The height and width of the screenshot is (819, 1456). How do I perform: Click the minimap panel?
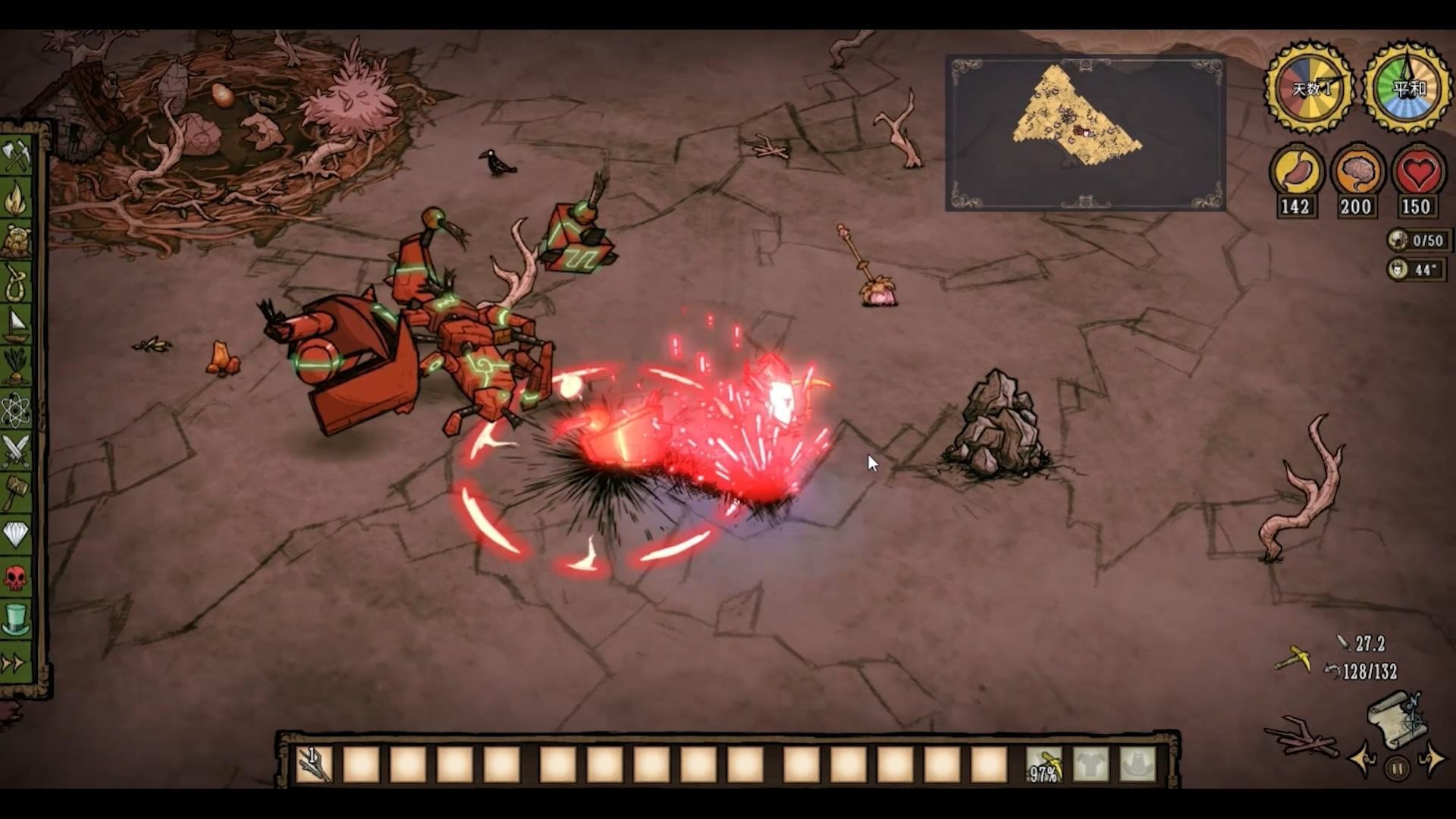(1084, 133)
